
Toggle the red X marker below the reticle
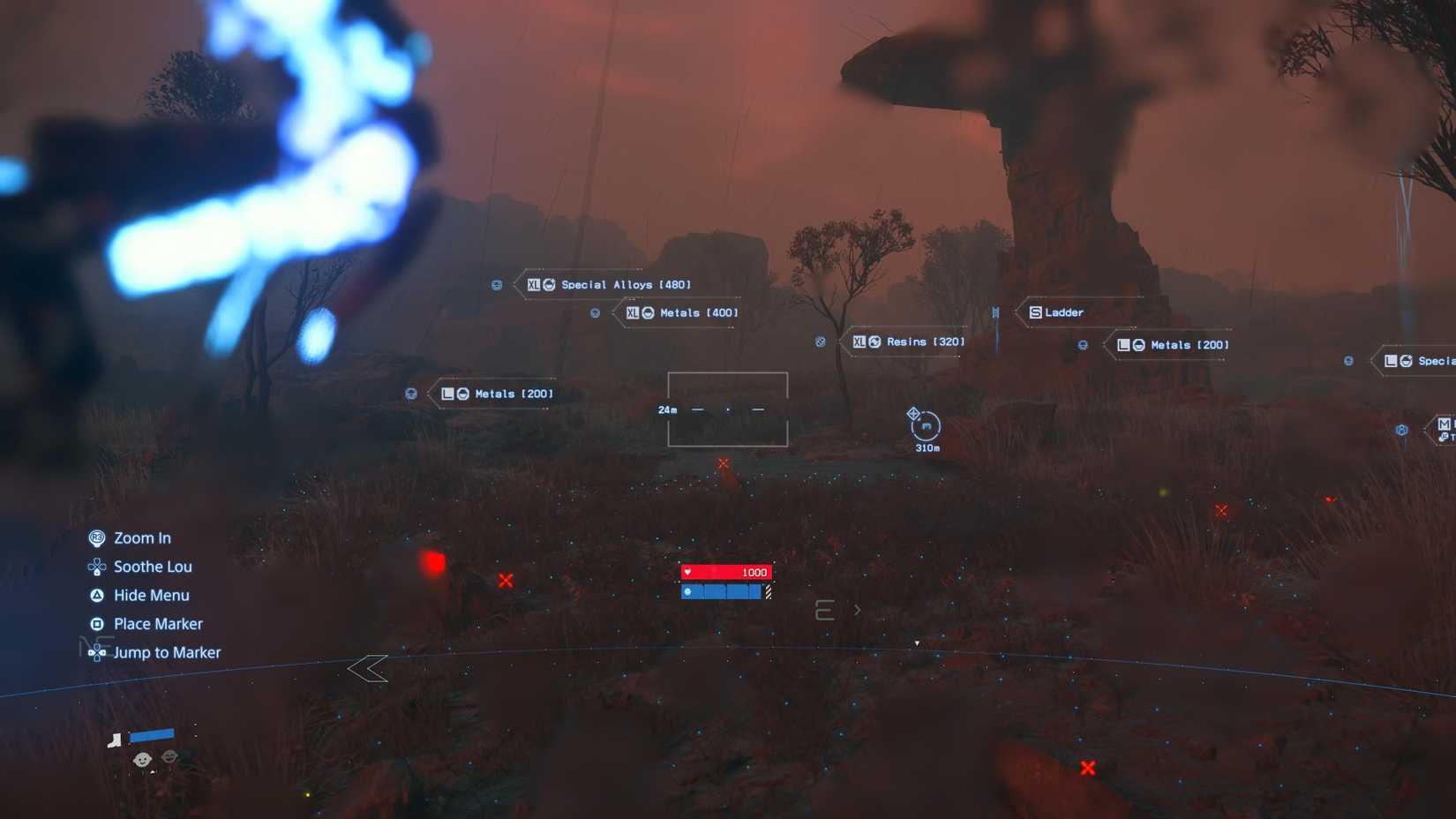point(724,462)
